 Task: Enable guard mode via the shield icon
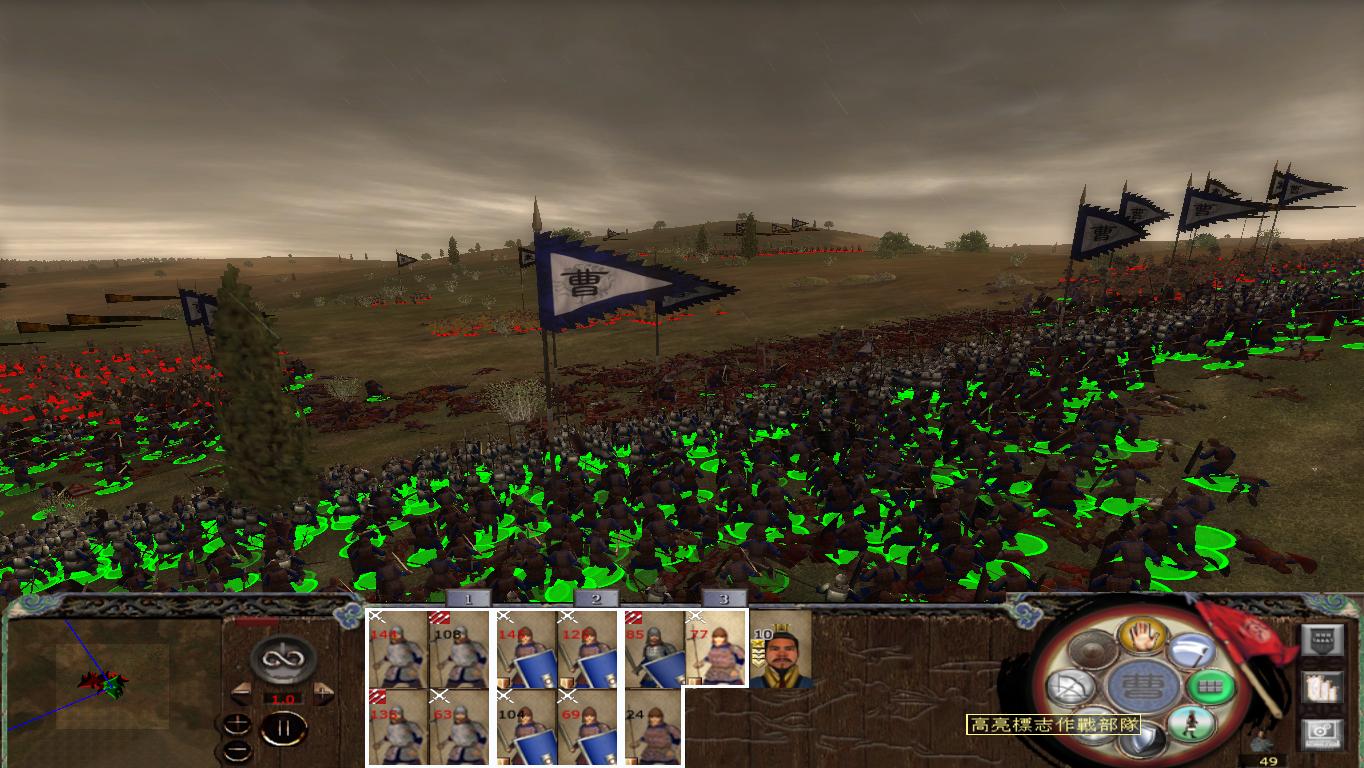pyautogui.click(x=1144, y=740)
